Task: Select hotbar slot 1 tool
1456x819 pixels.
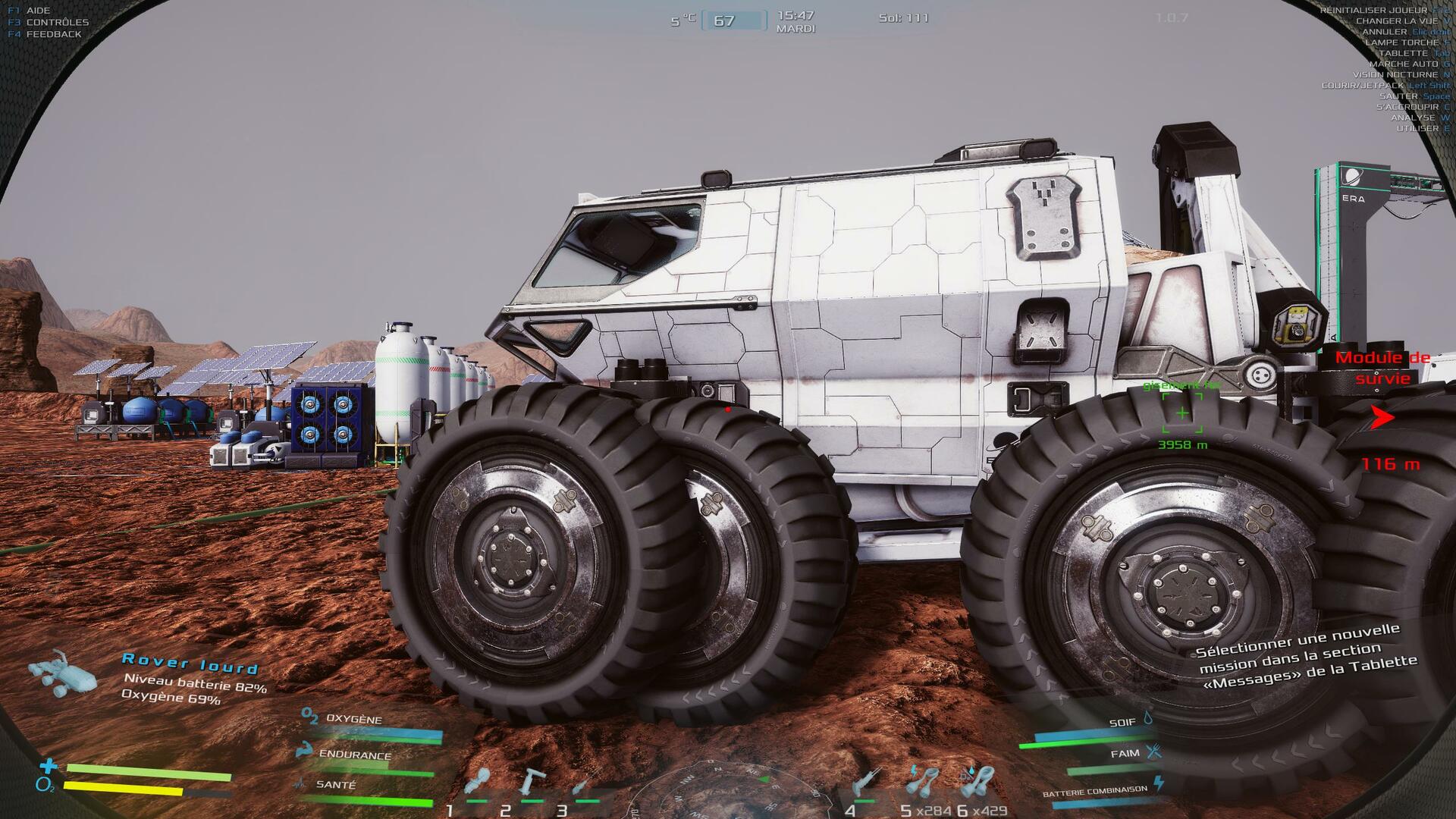Action: 478,783
